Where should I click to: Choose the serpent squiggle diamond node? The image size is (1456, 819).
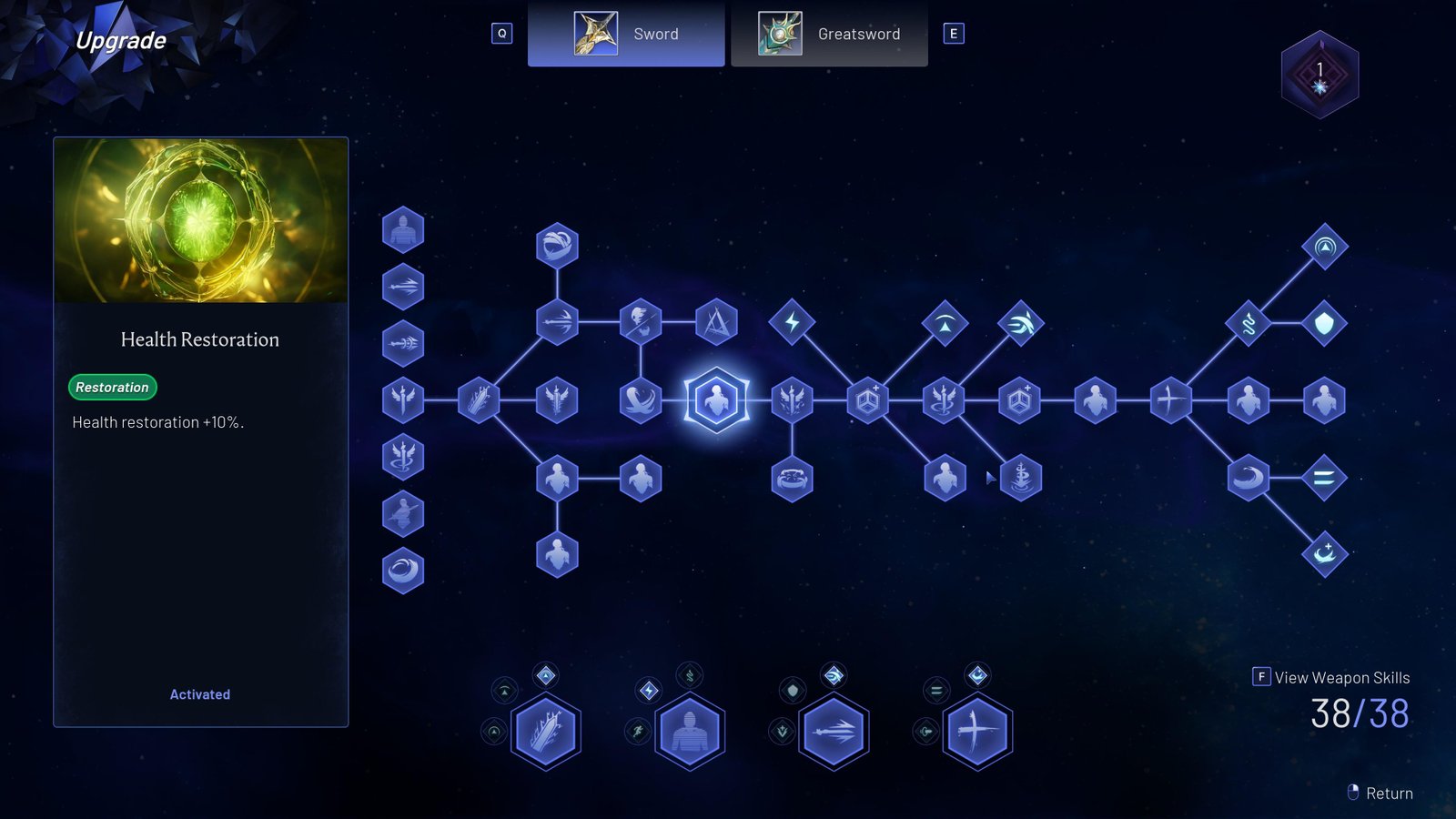point(1248,323)
